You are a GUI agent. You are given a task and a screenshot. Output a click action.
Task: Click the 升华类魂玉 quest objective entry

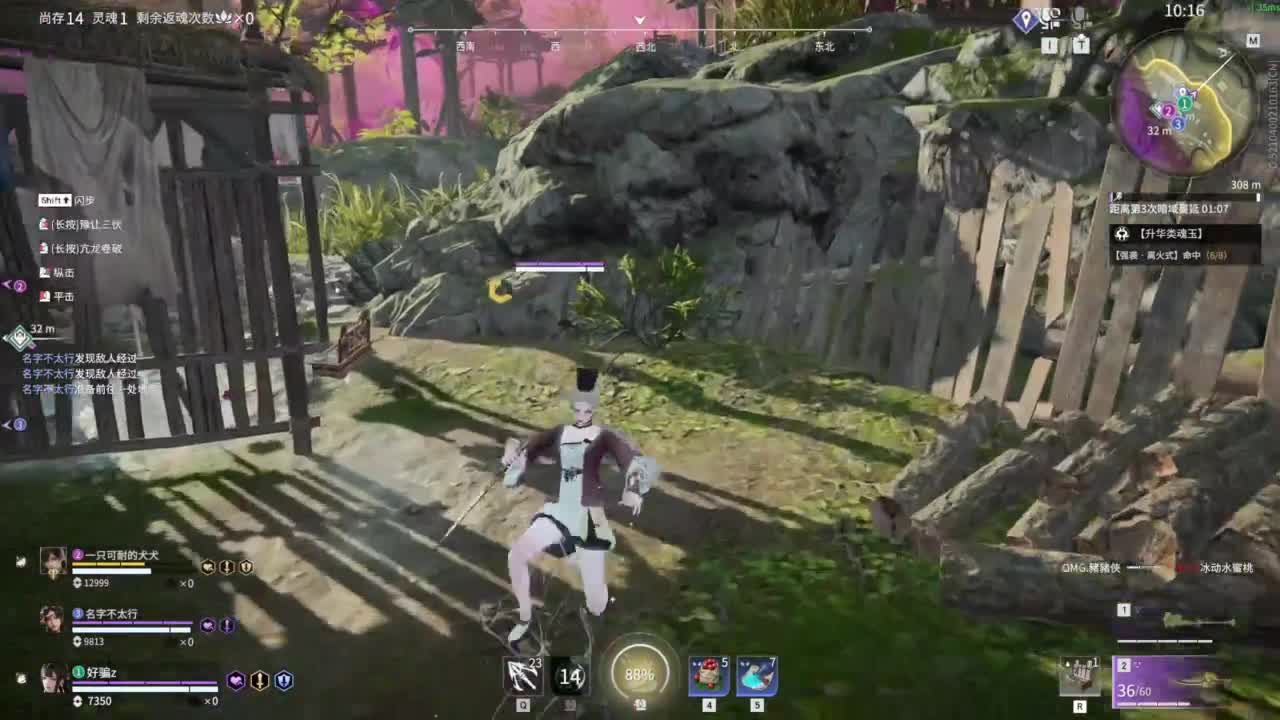[1170, 234]
